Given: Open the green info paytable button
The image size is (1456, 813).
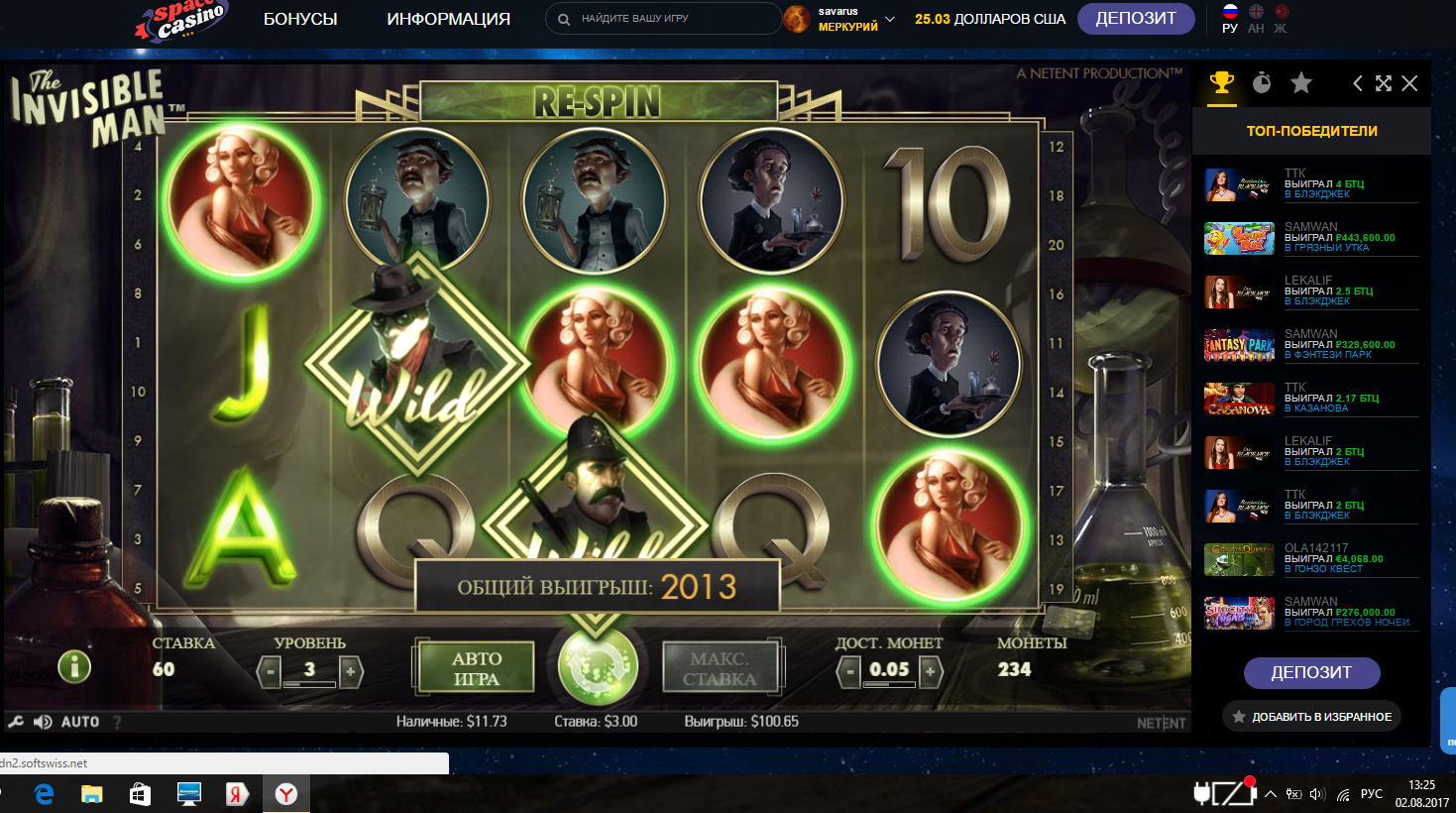Looking at the screenshot, I should click(x=74, y=666).
